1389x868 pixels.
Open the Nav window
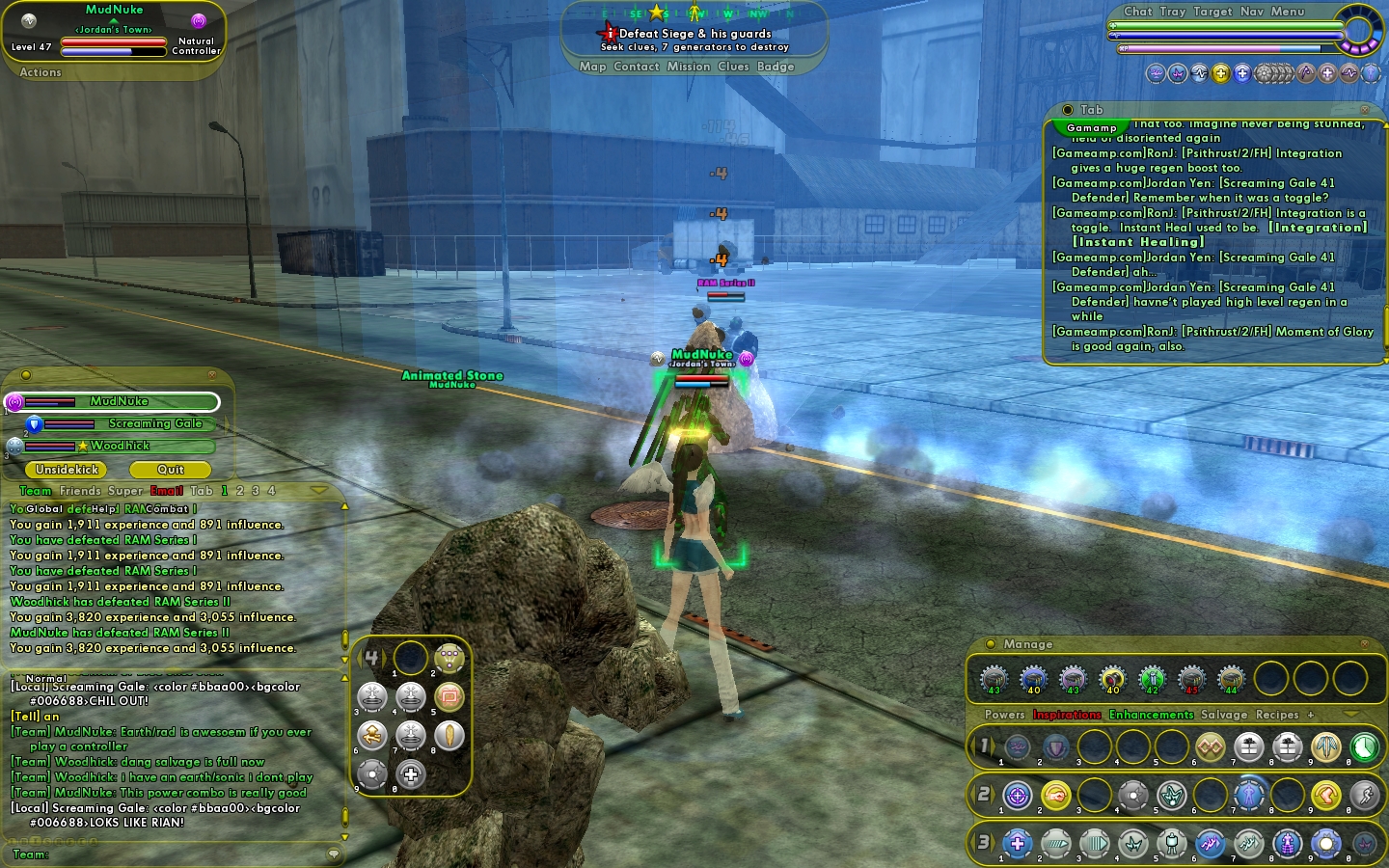click(x=1251, y=12)
